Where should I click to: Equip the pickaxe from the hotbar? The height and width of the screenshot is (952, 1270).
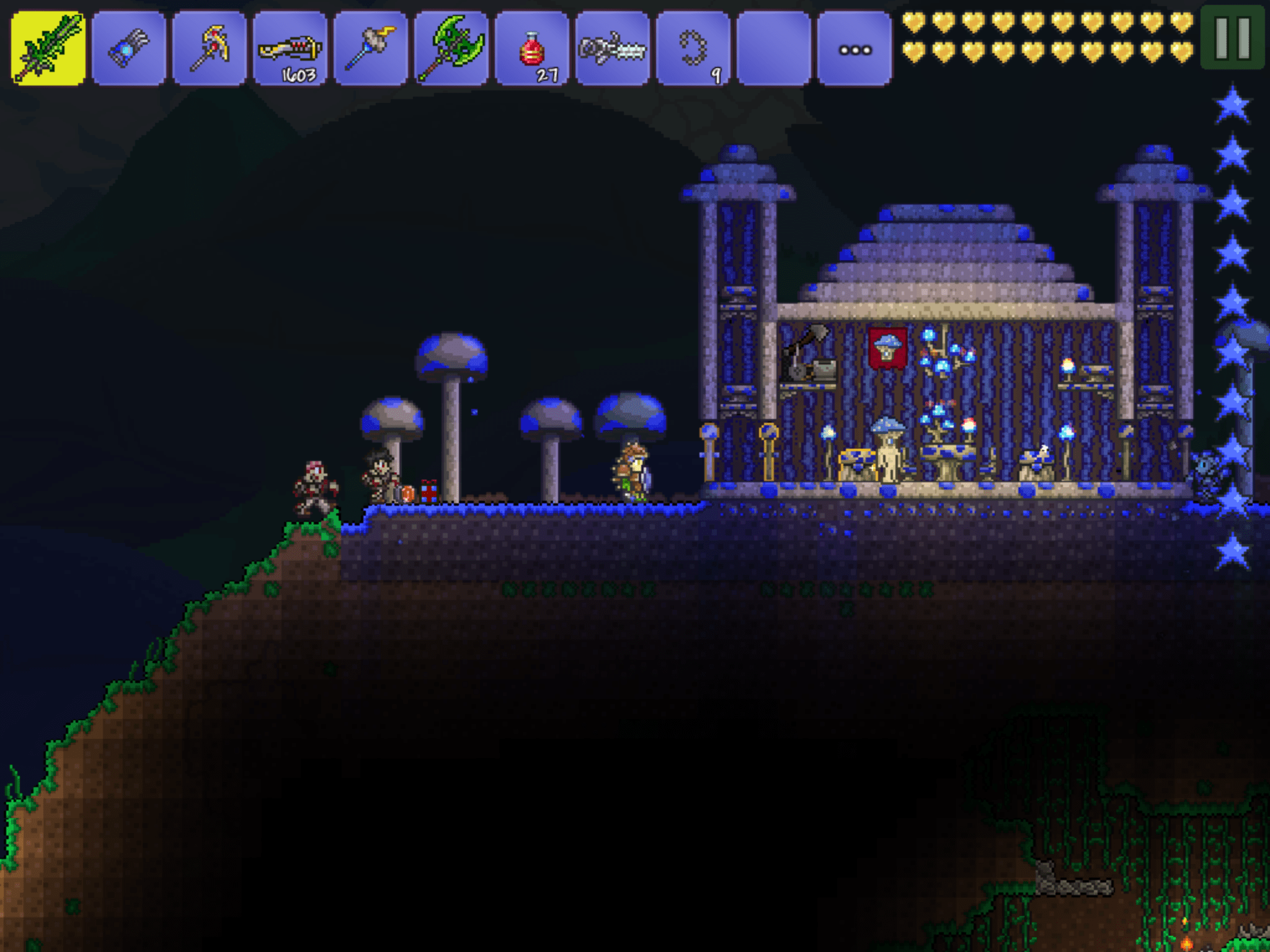click(210, 45)
